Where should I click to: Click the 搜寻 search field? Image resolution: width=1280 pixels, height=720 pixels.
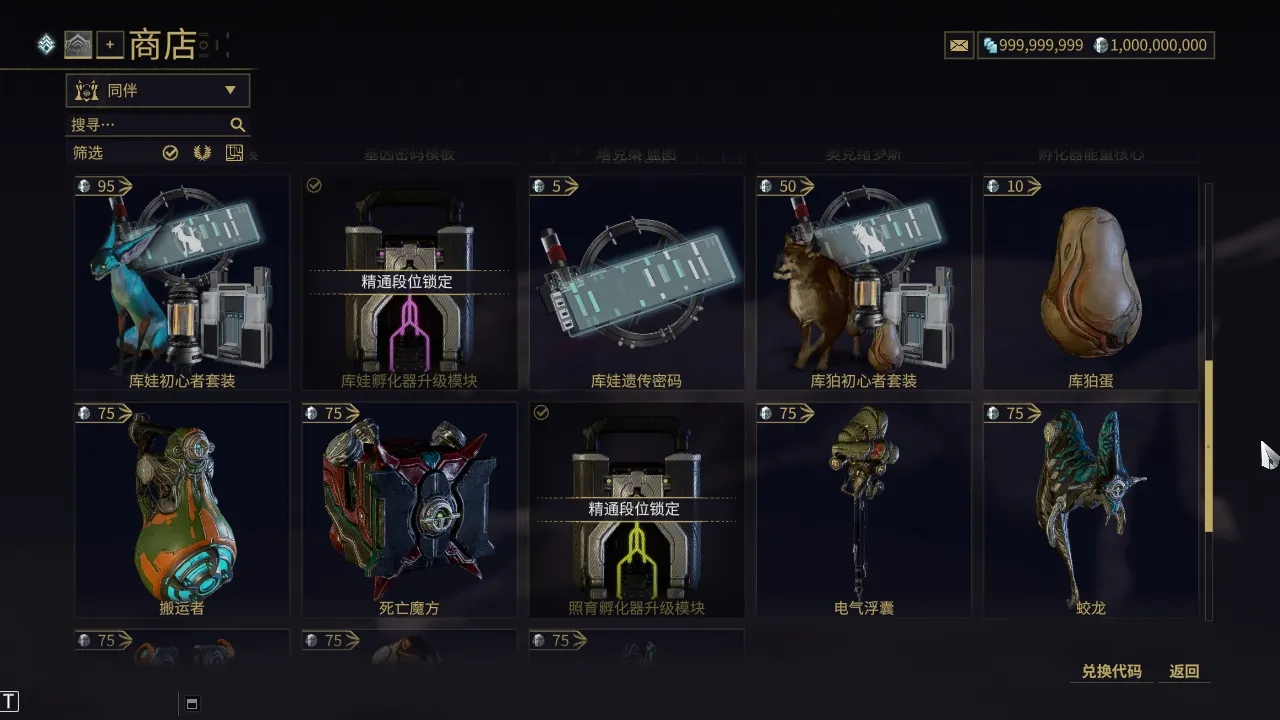pos(150,125)
